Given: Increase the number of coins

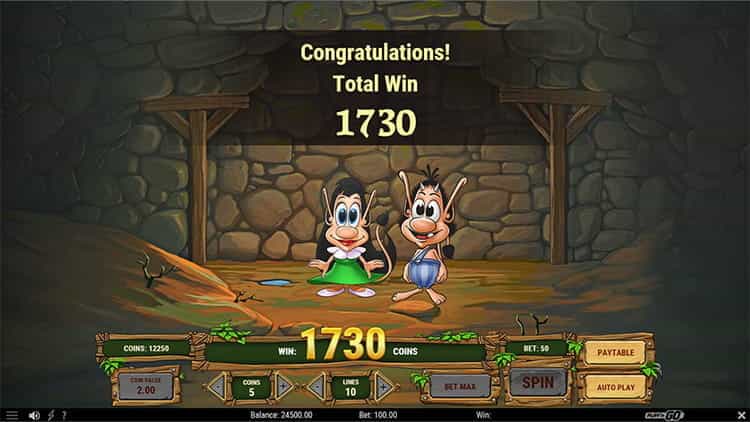Looking at the screenshot, I should [x=283, y=385].
